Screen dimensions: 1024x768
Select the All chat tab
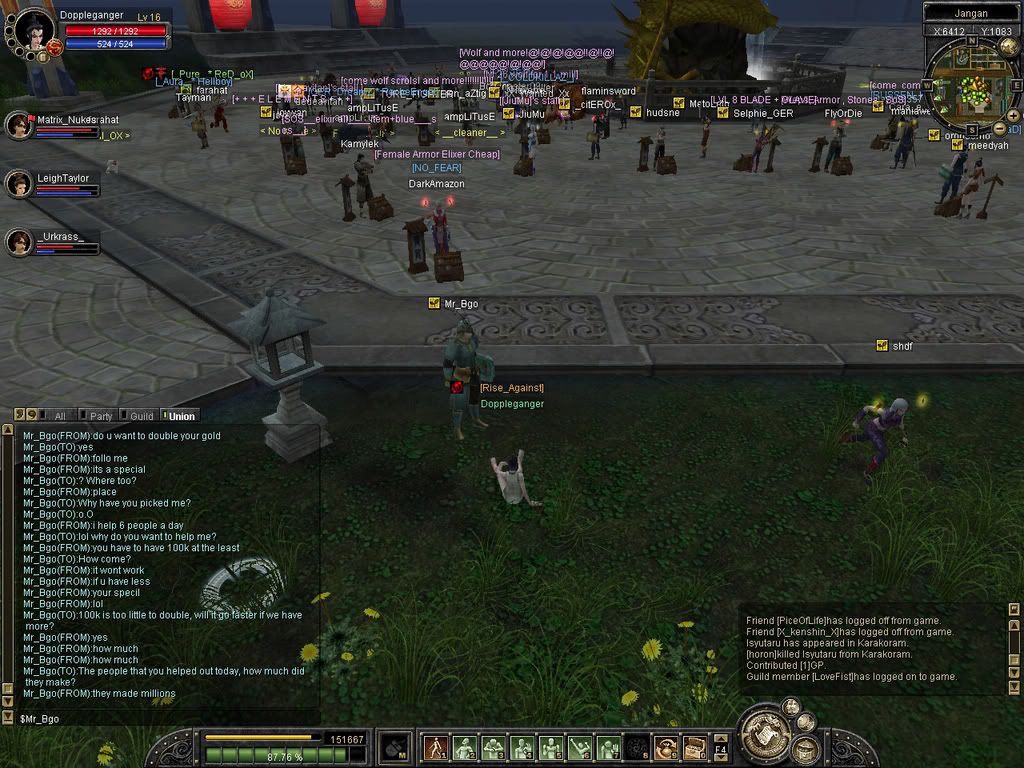click(59, 416)
